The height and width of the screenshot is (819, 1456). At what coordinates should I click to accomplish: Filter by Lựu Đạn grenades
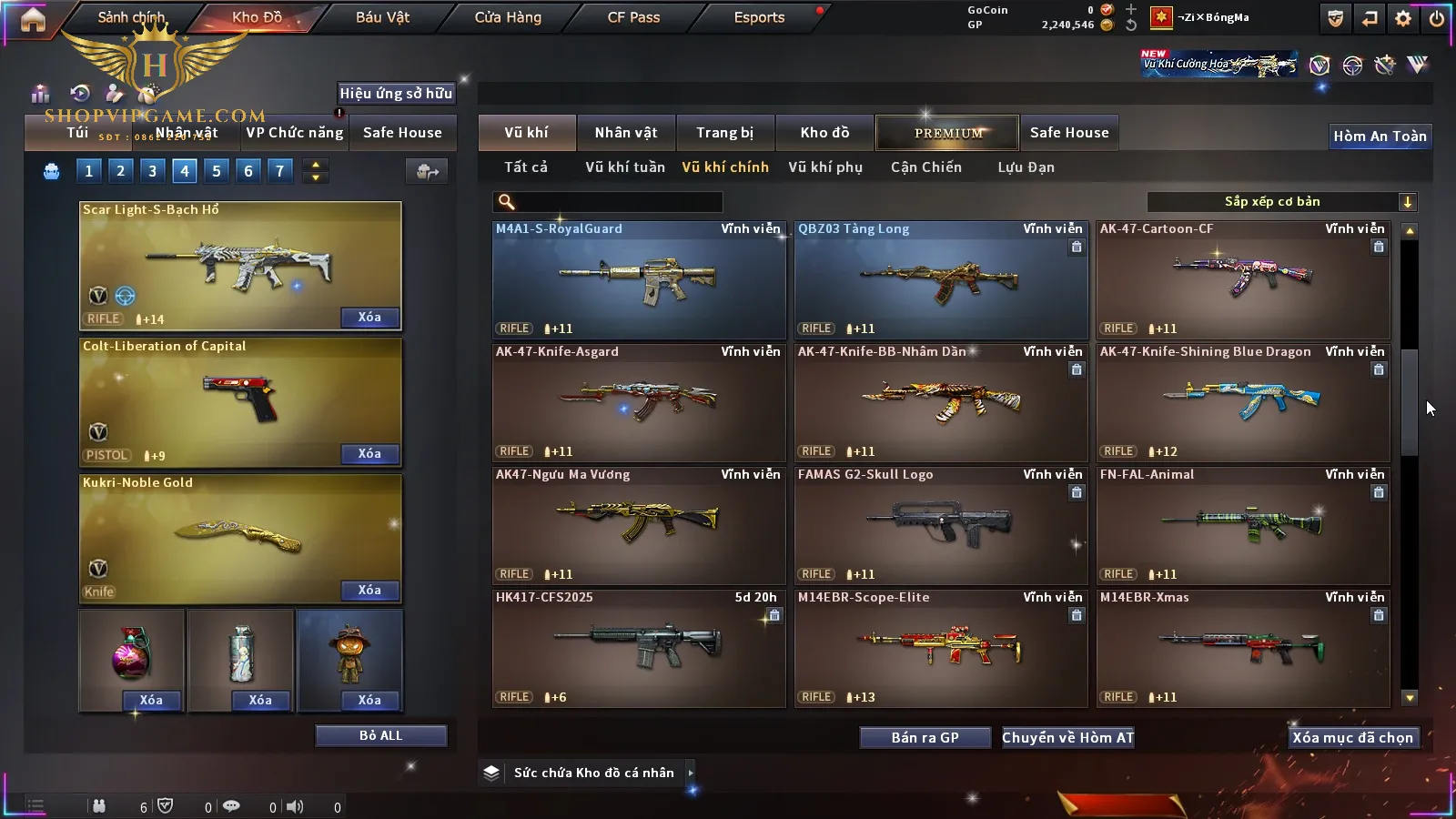(1026, 167)
